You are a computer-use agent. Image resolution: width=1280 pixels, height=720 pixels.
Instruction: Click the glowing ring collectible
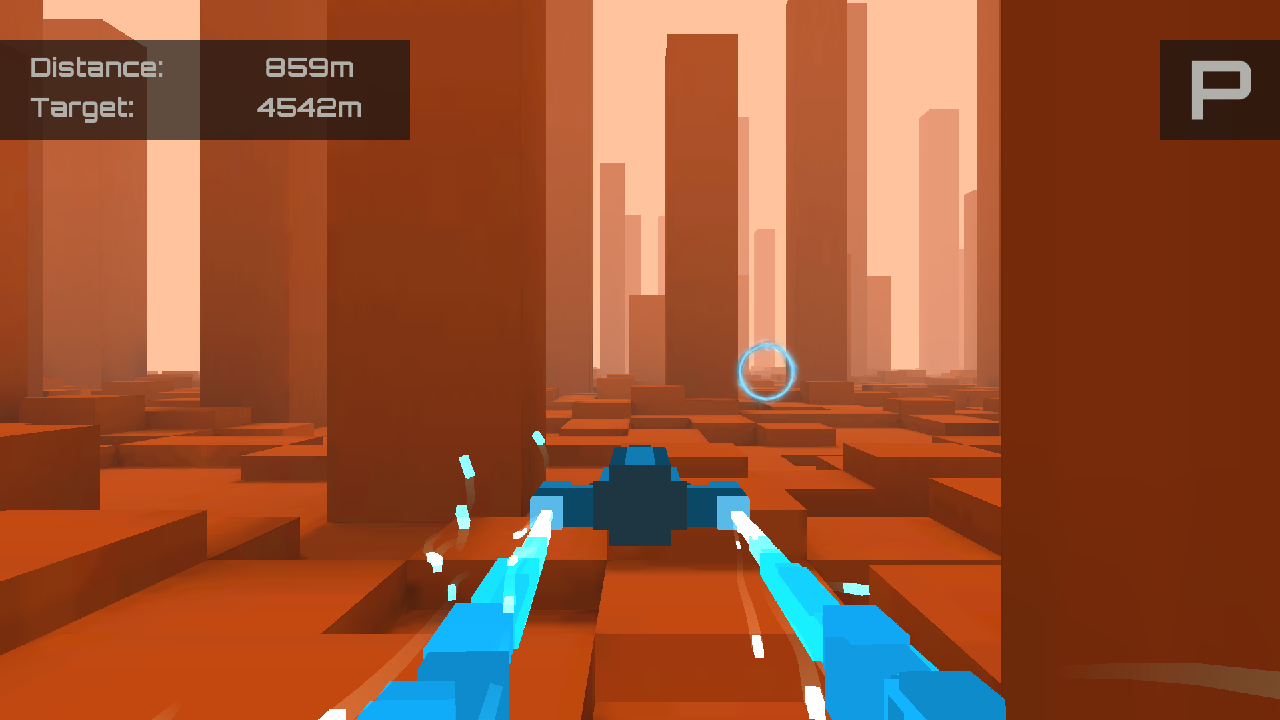pyautogui.click(x=767, y=371)
